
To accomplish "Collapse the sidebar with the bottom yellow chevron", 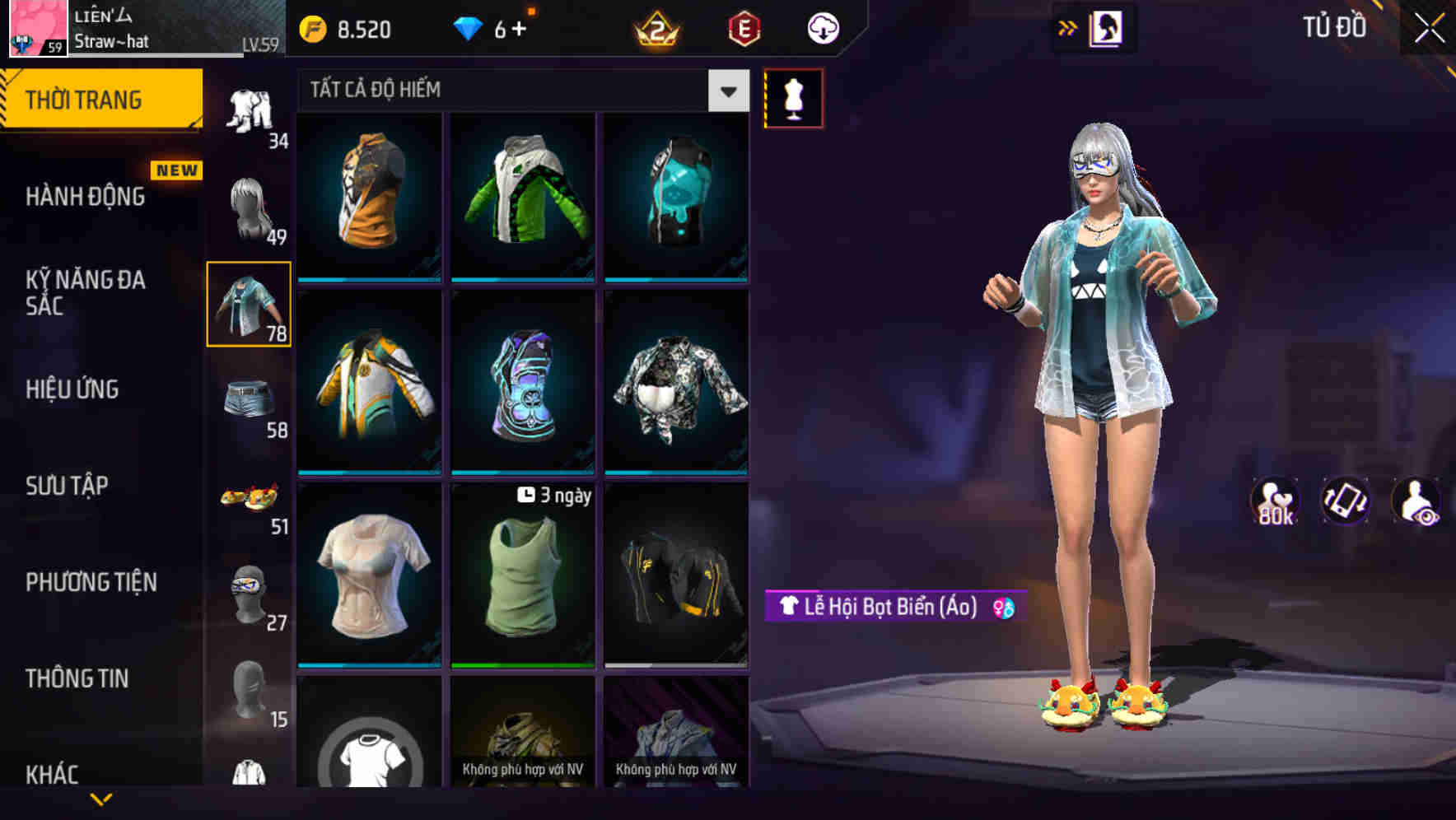I will pyautogui.click(x=101, y=799).
